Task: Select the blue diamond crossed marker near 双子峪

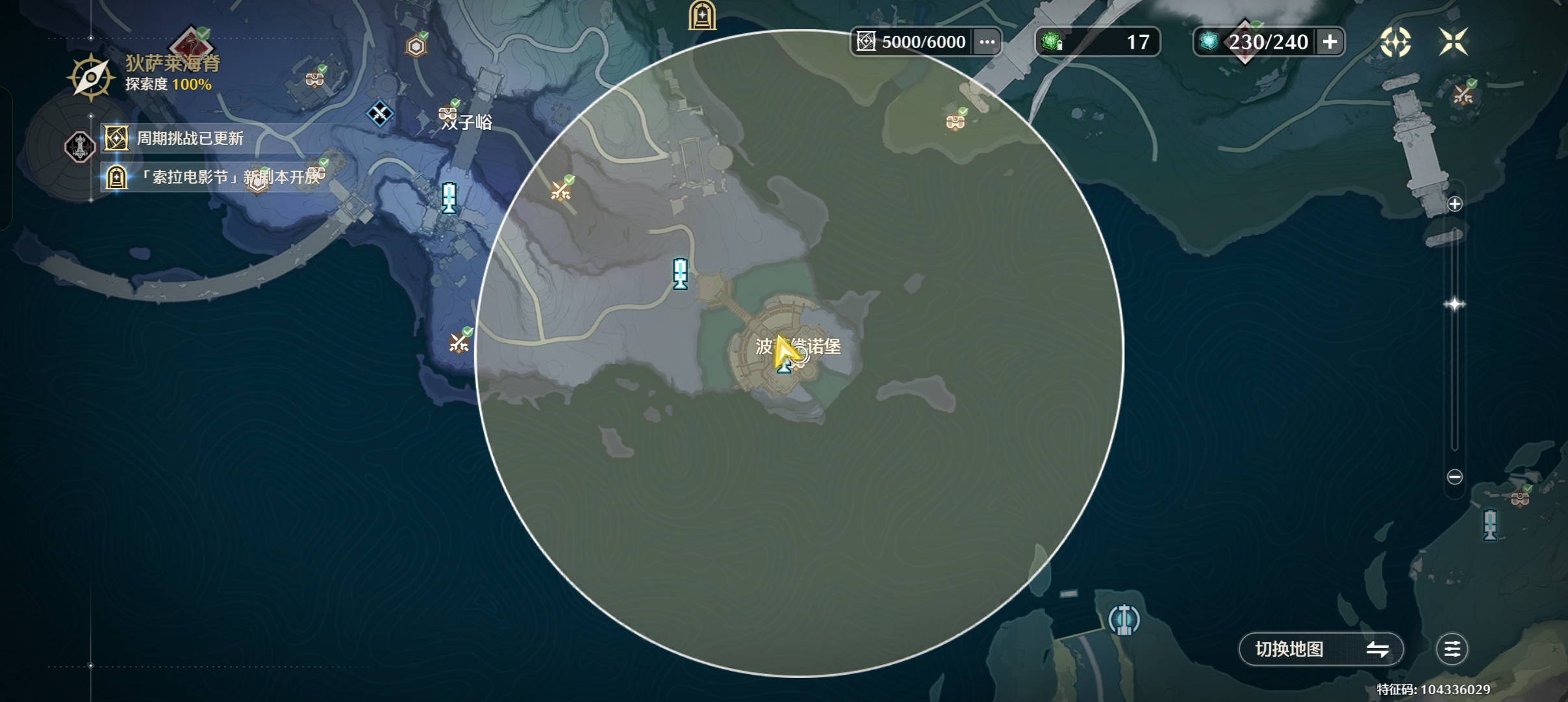Action: pos(380,114)
